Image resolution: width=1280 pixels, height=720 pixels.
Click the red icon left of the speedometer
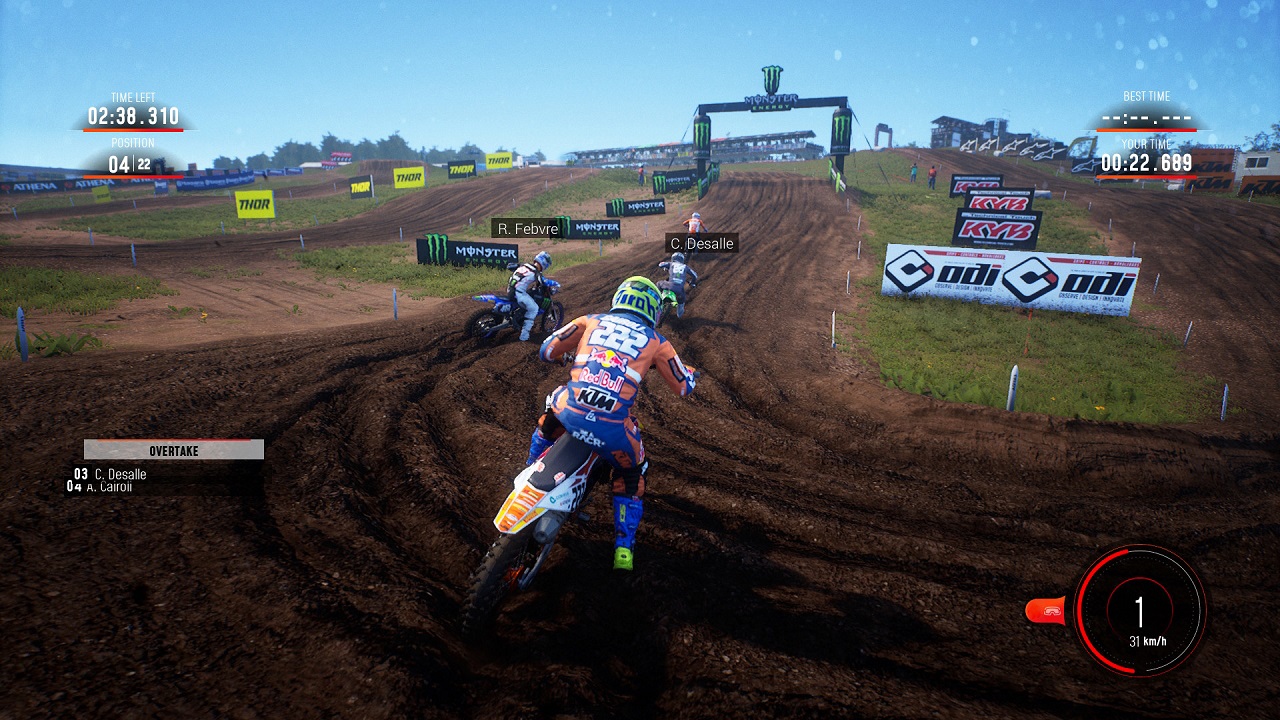click(1047, 609)
